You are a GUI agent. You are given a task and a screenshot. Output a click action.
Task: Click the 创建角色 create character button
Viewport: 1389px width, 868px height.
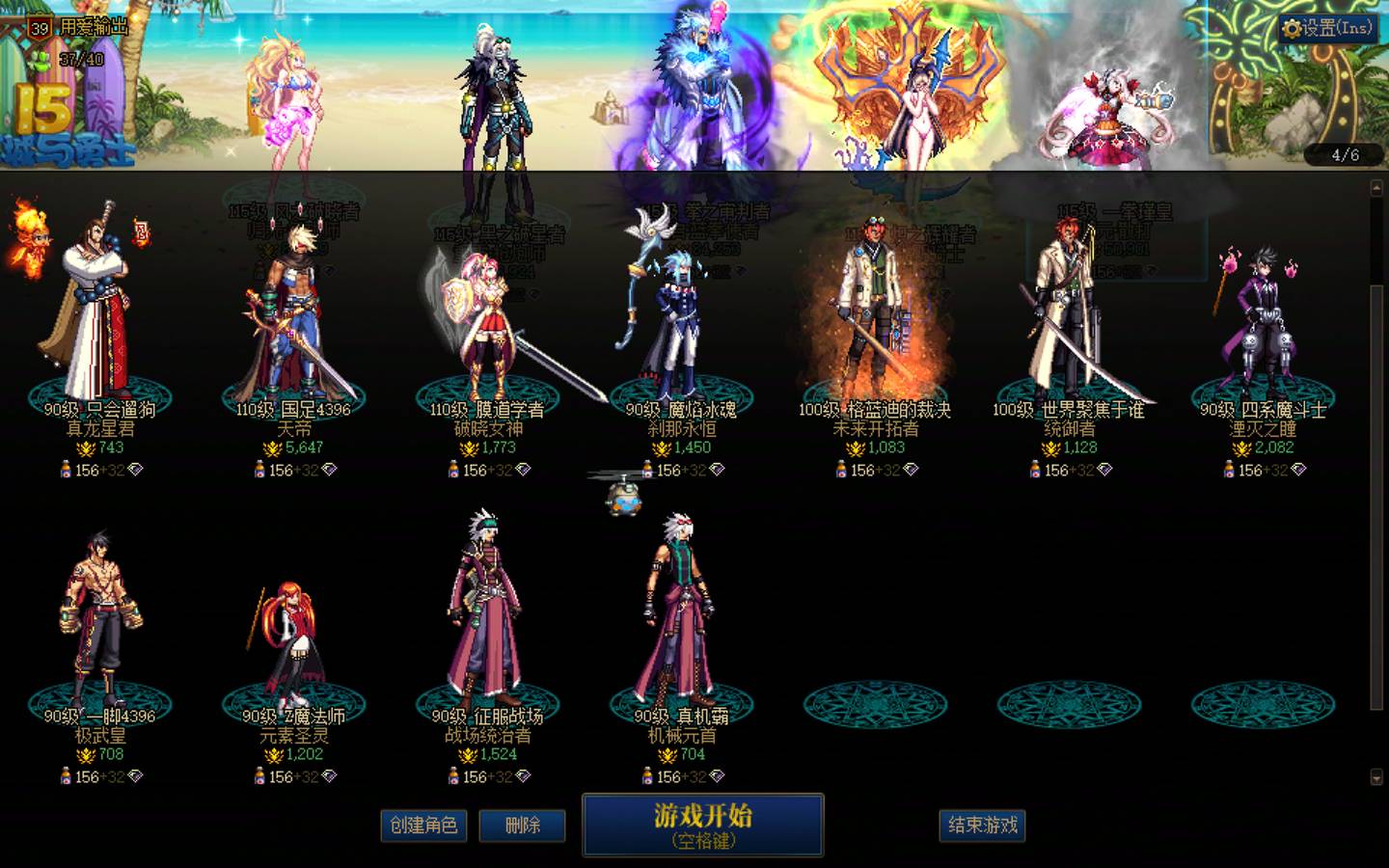(x=423, y=826)
